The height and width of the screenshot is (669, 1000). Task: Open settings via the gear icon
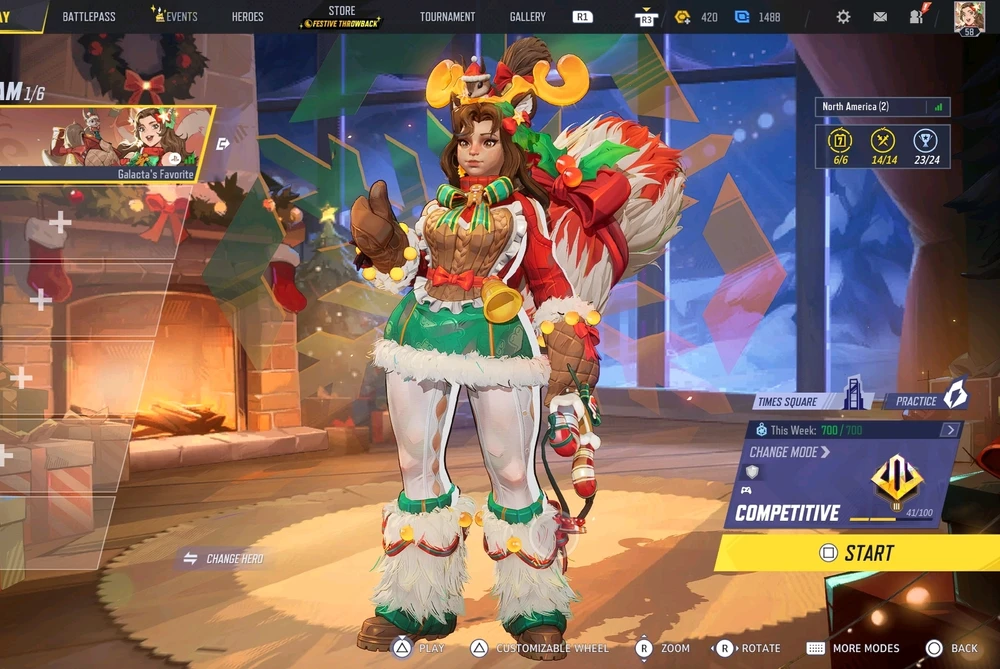coord(843,17)
